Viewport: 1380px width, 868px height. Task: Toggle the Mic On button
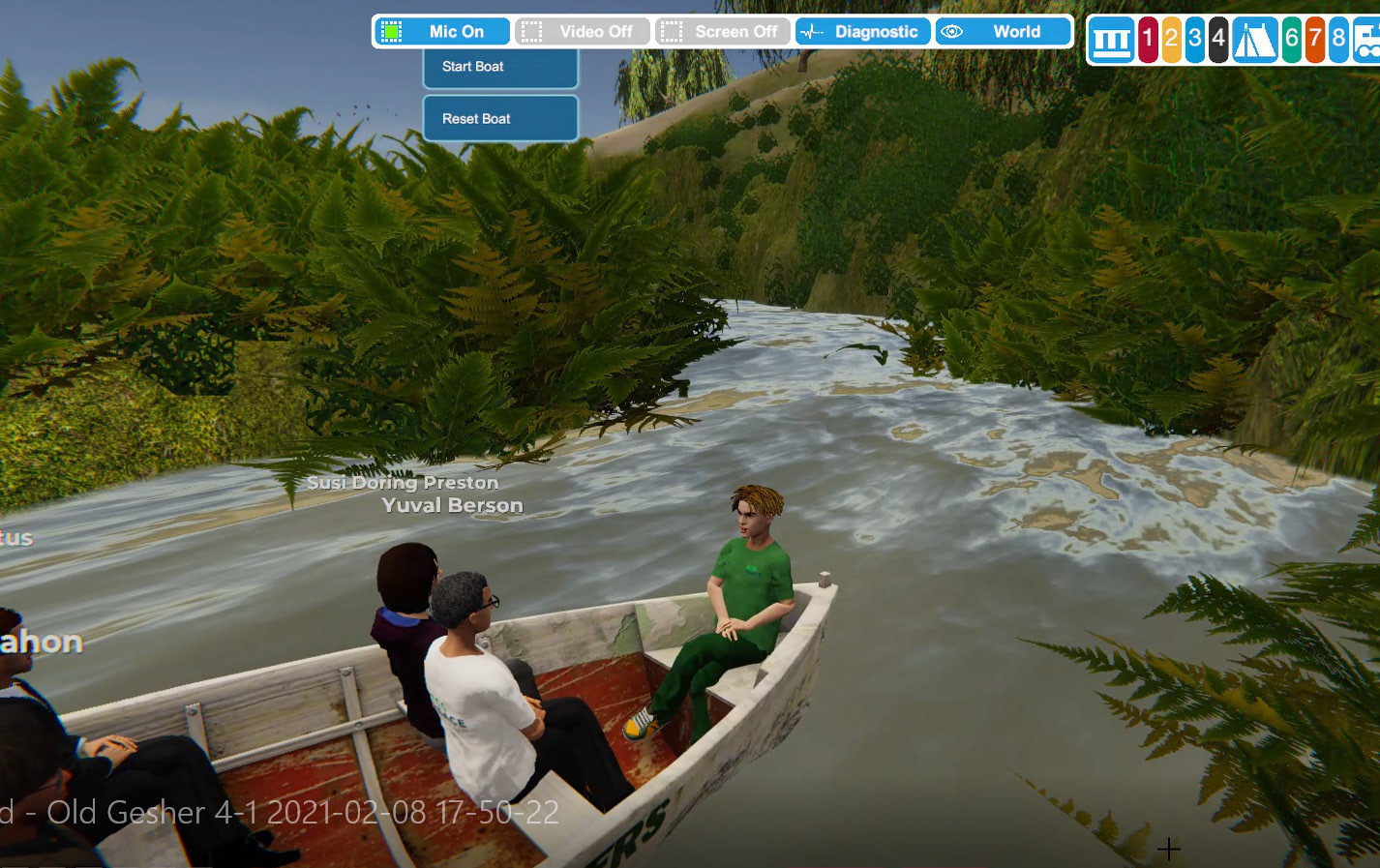click(442, 32)
